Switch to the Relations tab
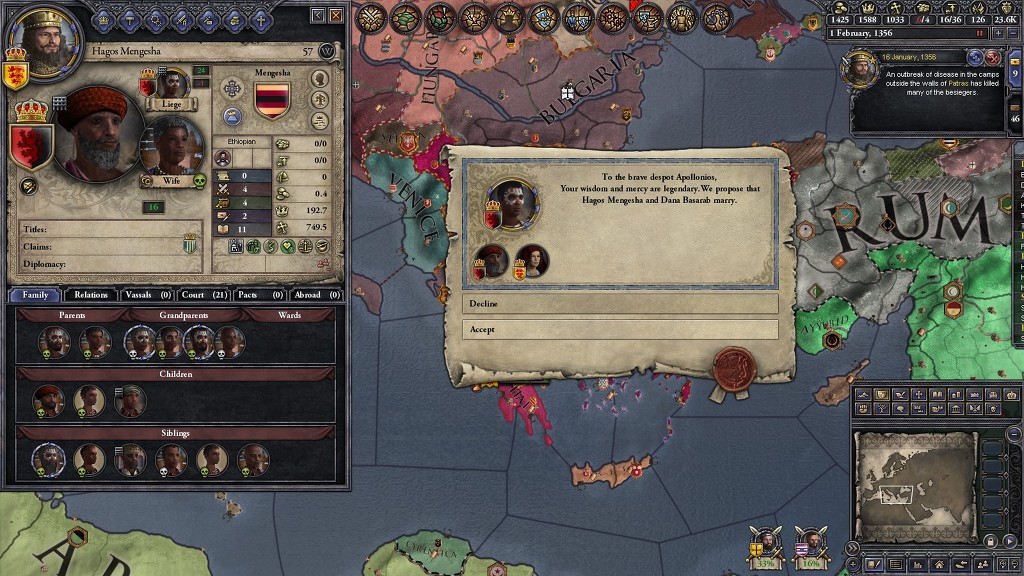This screenshot has height=576, width=1024. pos(90,295)
